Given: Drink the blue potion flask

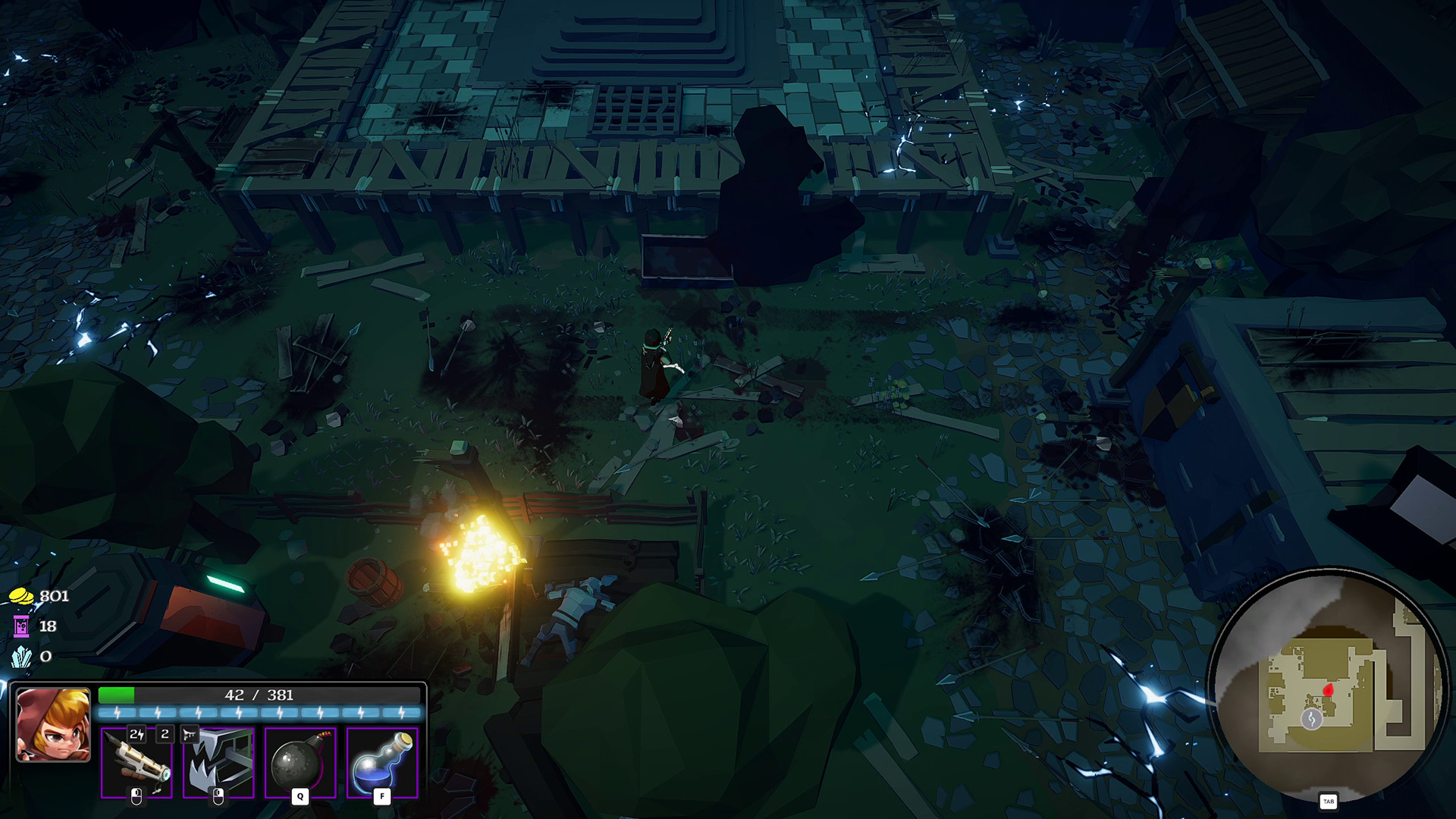Looking at the screenshot, I should 382,762.
